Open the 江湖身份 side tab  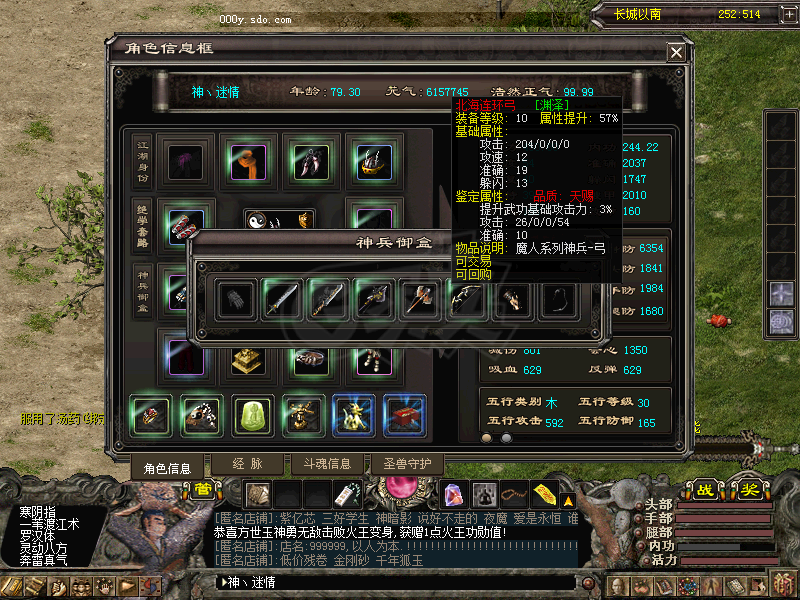[141, 160]
